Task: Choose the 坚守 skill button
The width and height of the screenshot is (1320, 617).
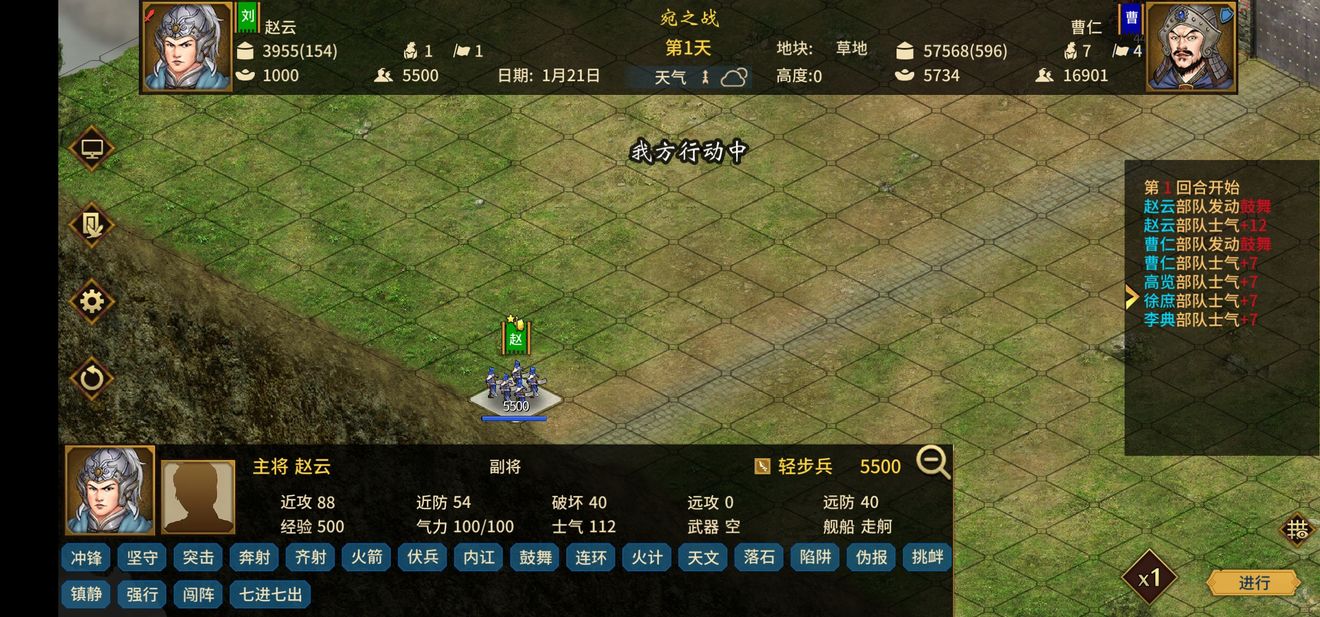Action: (x=143, y=557)
